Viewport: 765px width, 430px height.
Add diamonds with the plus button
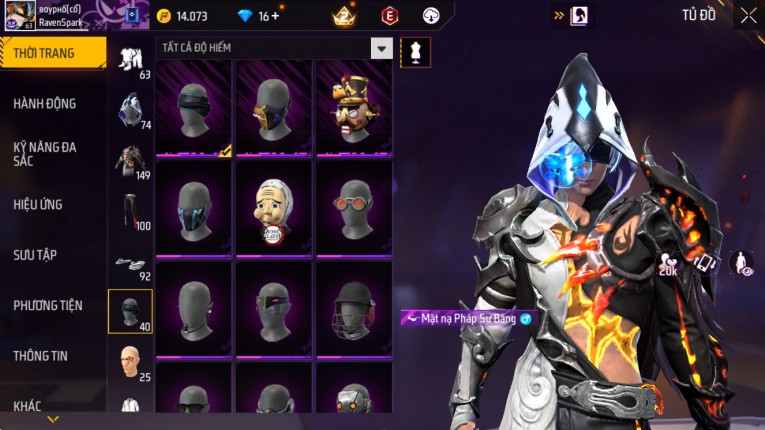275,16
